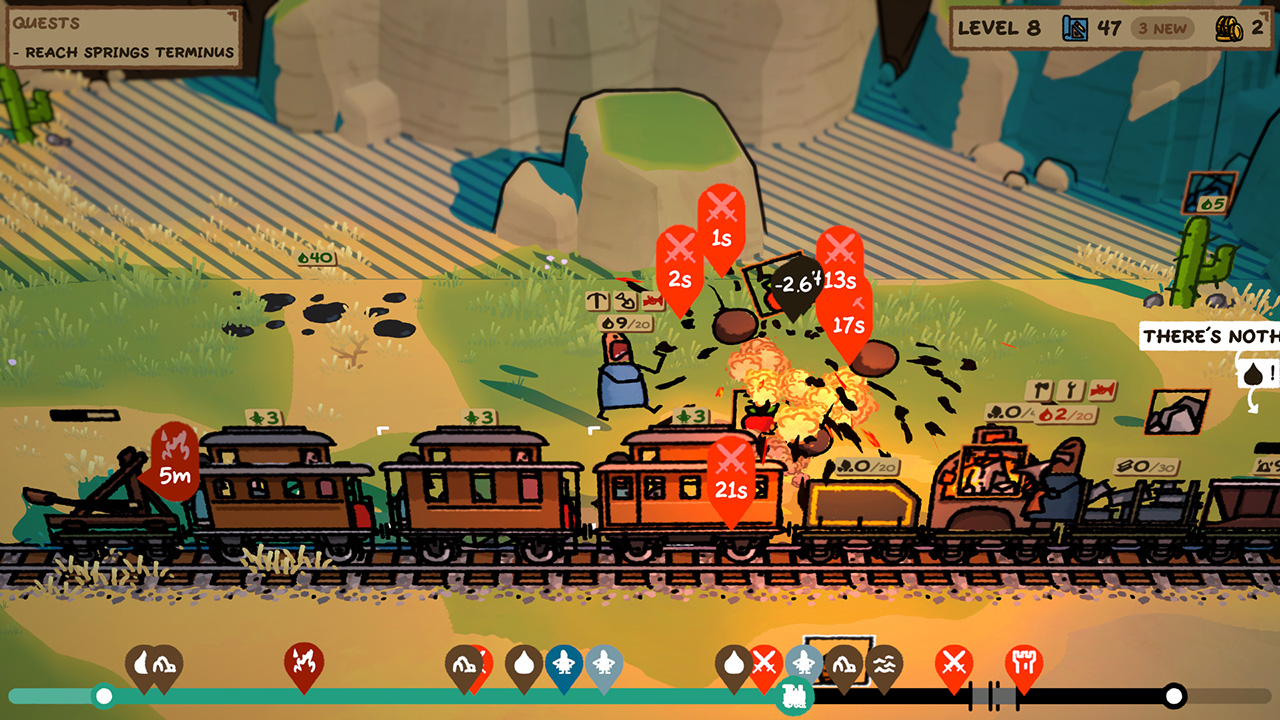Screen dimensions: 1280x720
Task: Expand the mountain rocks marker on the timeline
Action: click(845, 663)
